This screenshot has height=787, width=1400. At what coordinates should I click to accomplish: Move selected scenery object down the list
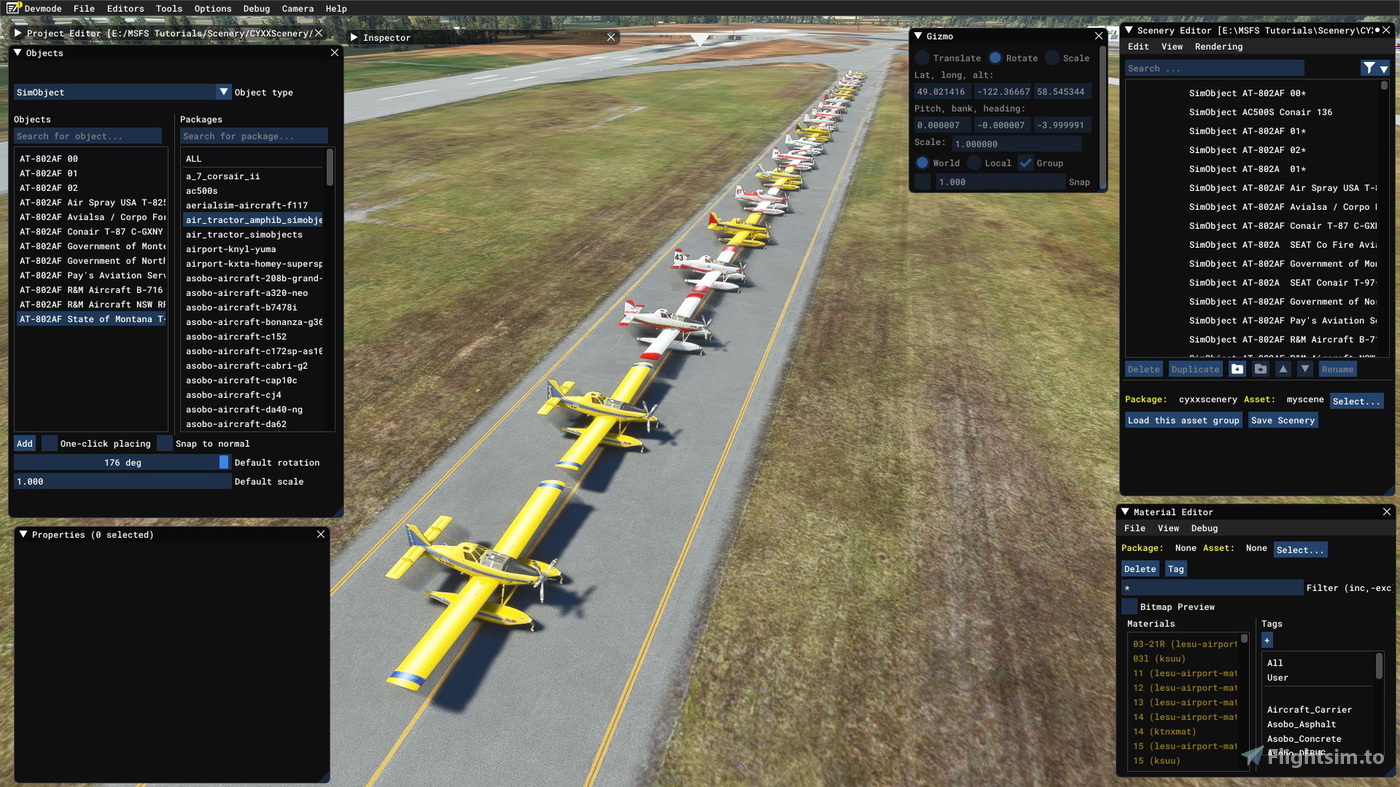(x=1305, y=368)
